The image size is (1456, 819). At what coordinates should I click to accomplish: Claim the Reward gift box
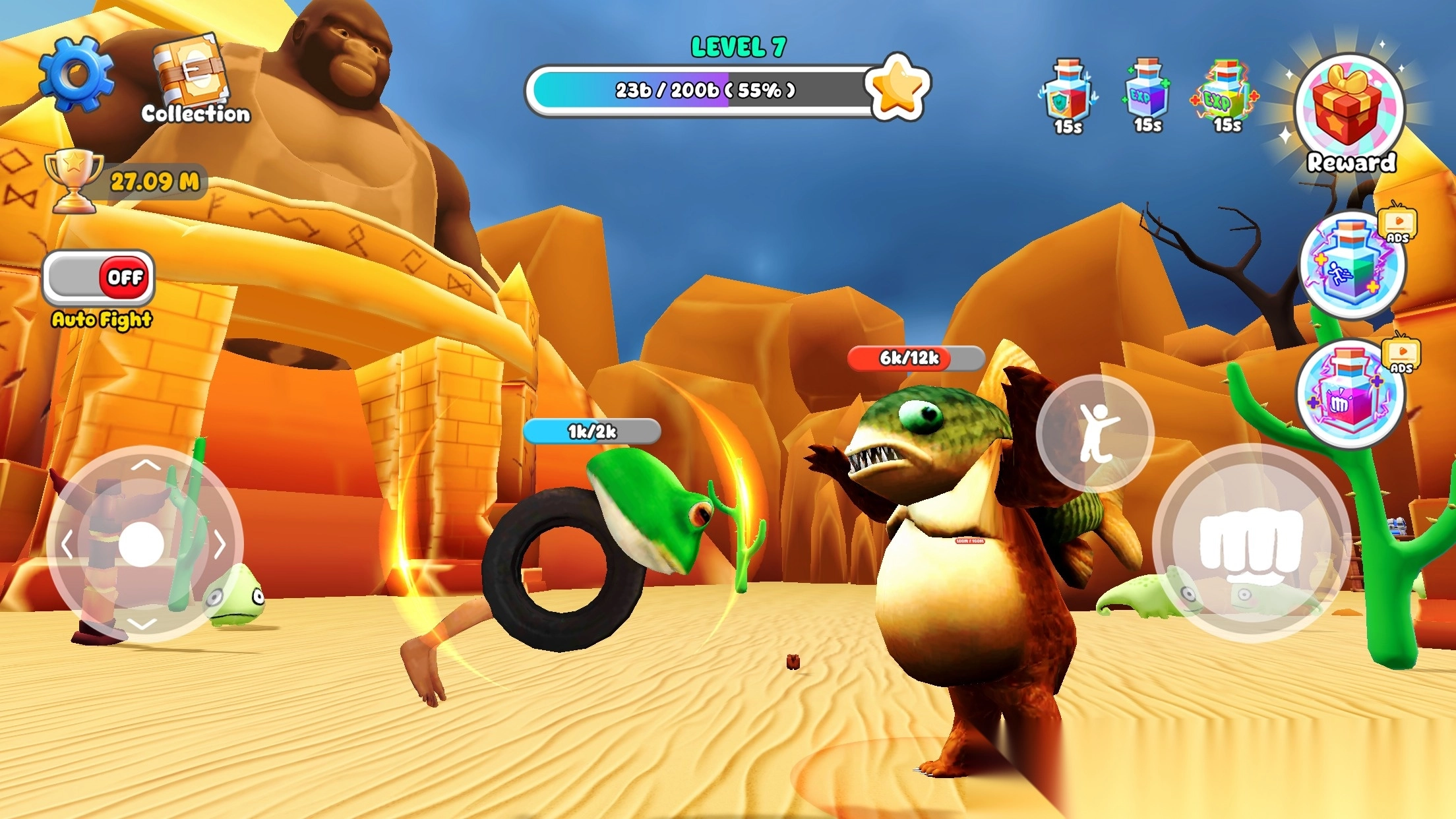point(1350,109)
